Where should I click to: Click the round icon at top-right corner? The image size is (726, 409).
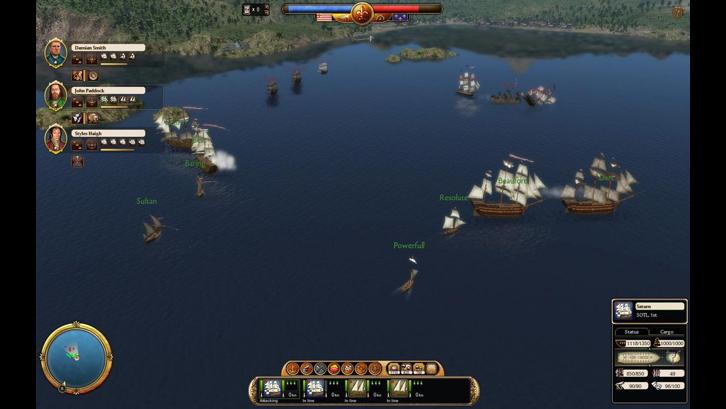pos(679,12)
